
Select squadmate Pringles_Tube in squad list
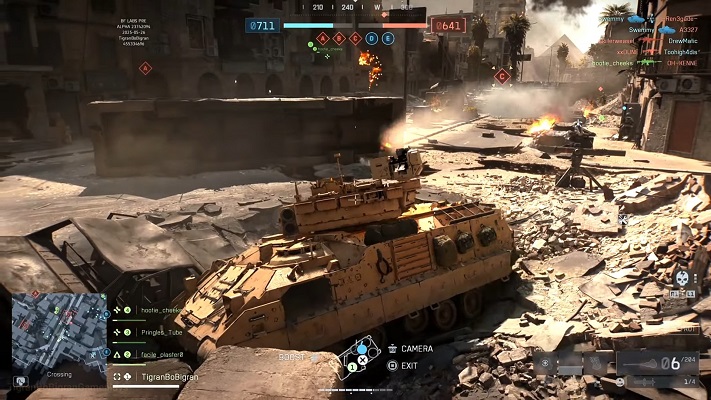pyautogui.click(x=160, y=332)
